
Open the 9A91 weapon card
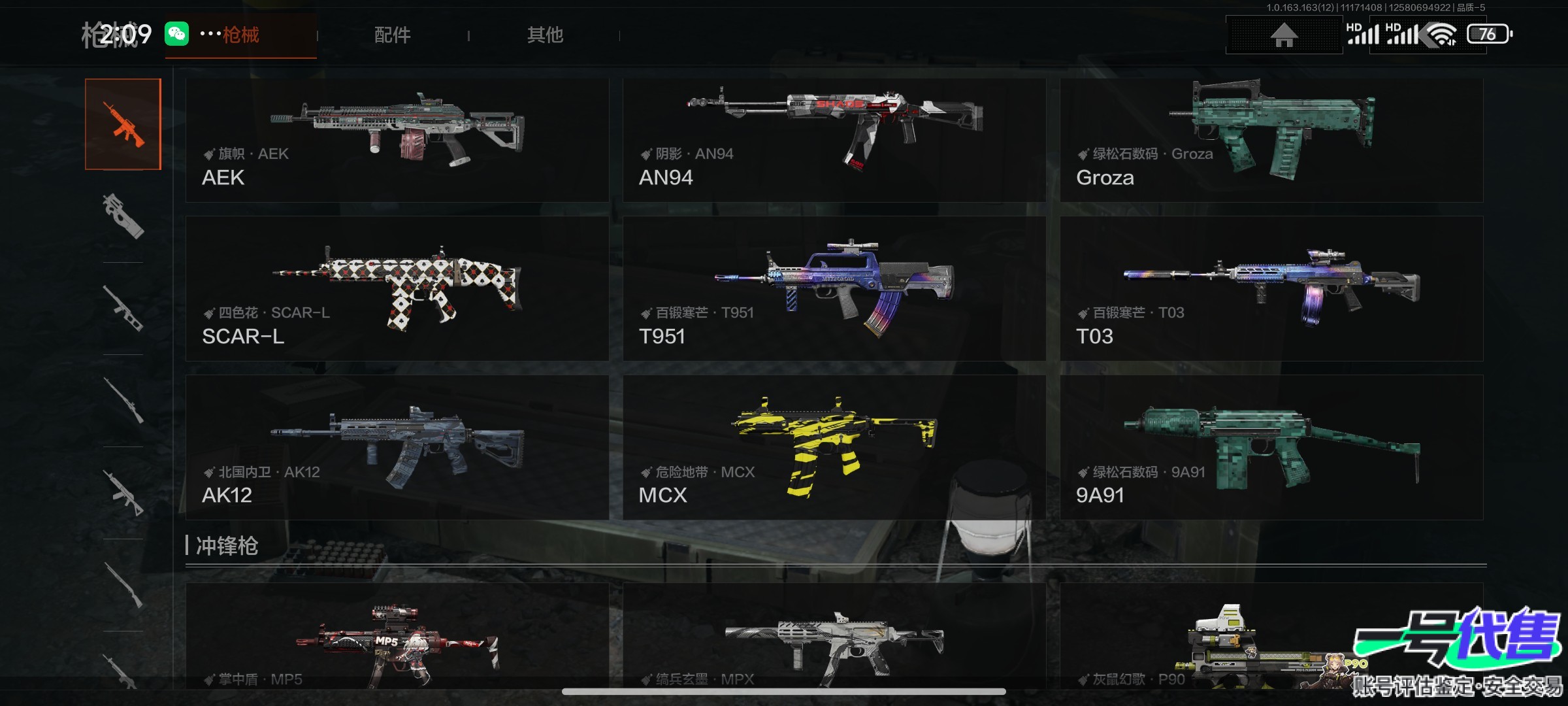1271,447
